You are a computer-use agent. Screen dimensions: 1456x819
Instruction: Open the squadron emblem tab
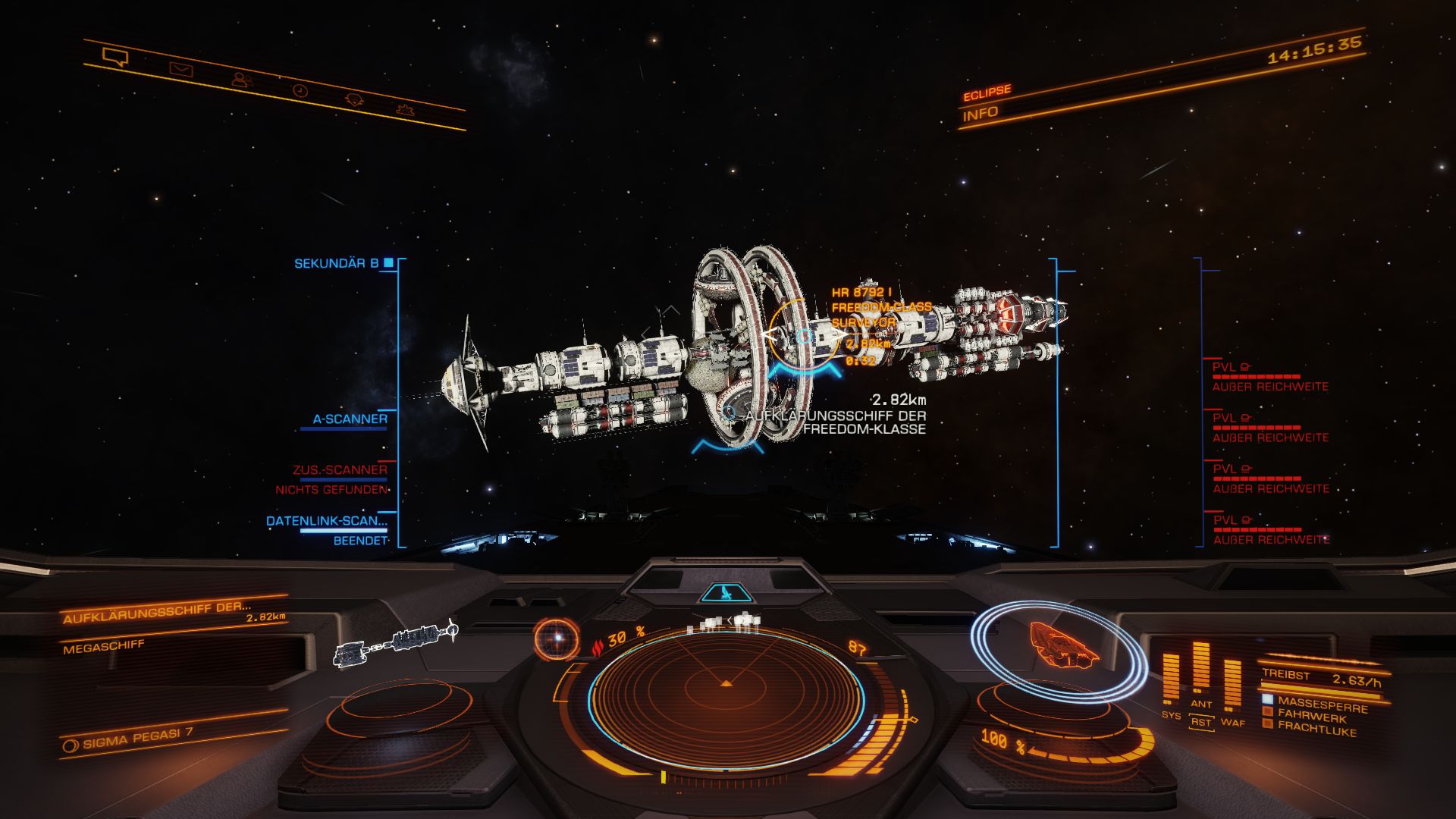pos(354,99)
